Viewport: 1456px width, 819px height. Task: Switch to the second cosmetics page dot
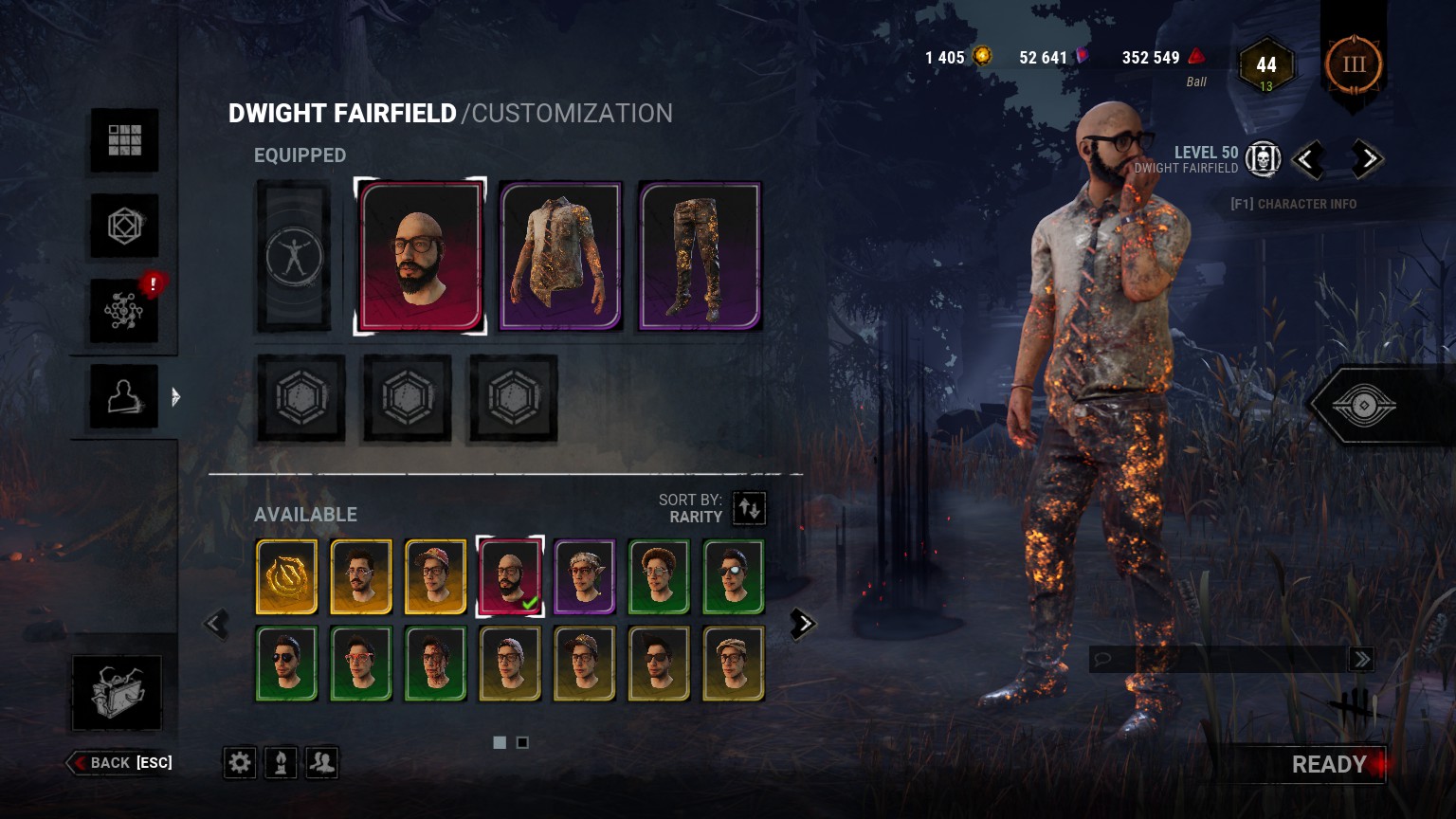pos(522,742)
